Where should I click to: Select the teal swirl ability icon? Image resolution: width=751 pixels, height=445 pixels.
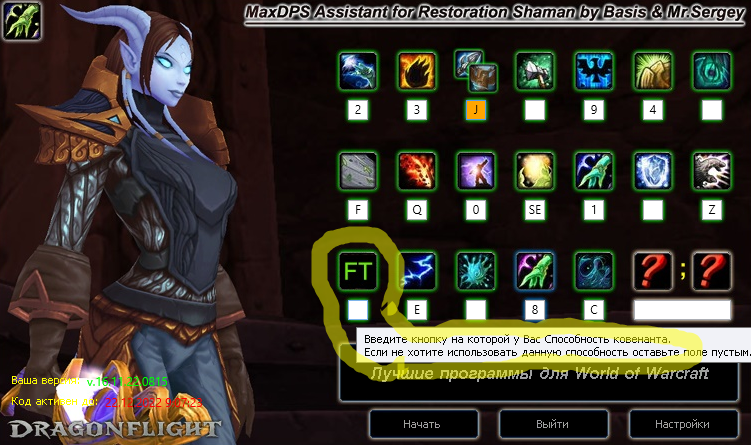712,70
